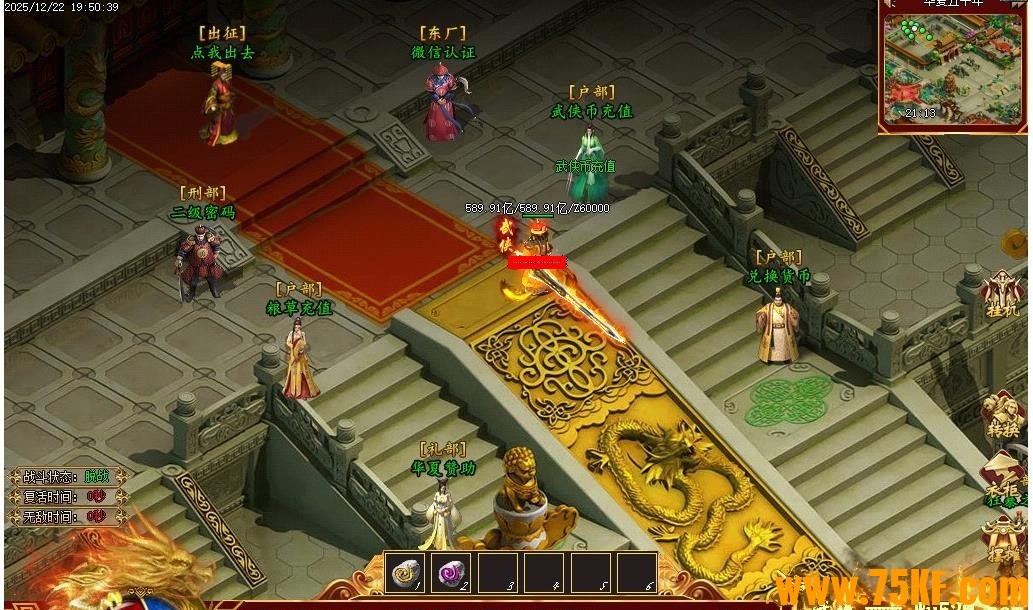The width and height of the screenshot is (1033, 610).
Task: Click the red sword icon above 摆摊
Action: point(1005,478)
